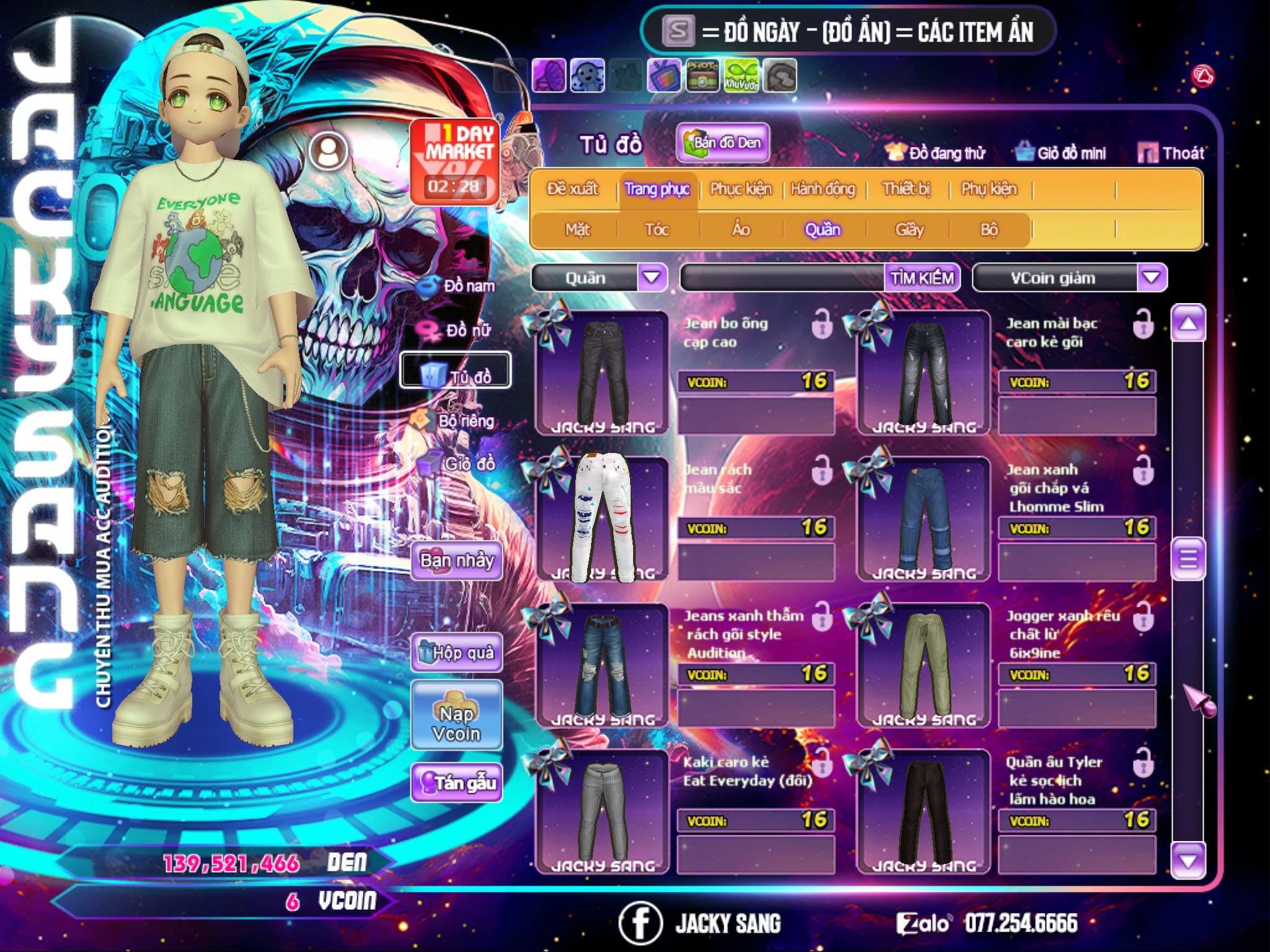Open Giỏ đồ mini cart
This screenshot has width=1270, height=952.
point(1061,153)
